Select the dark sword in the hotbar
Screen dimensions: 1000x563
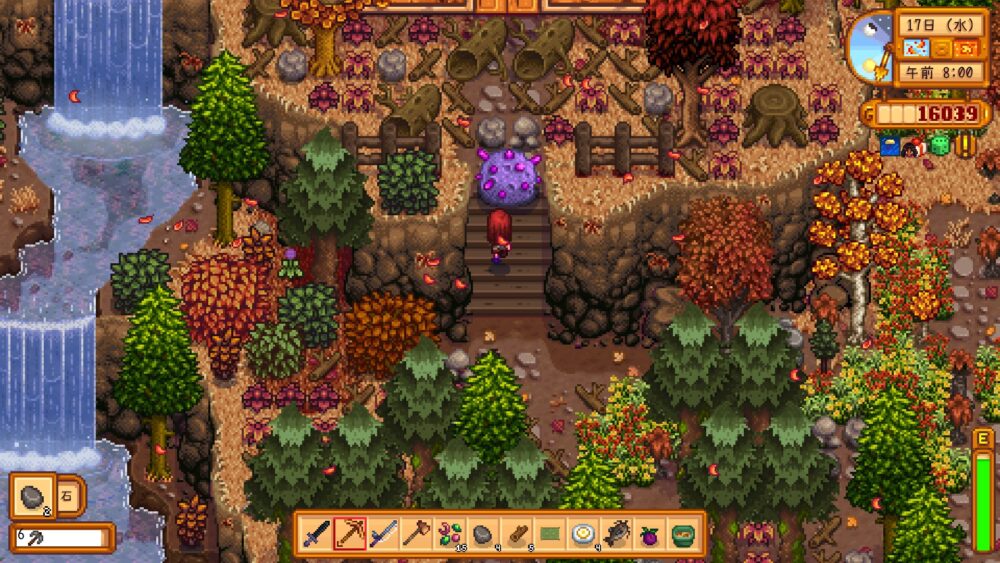click(x=316, y=534)
